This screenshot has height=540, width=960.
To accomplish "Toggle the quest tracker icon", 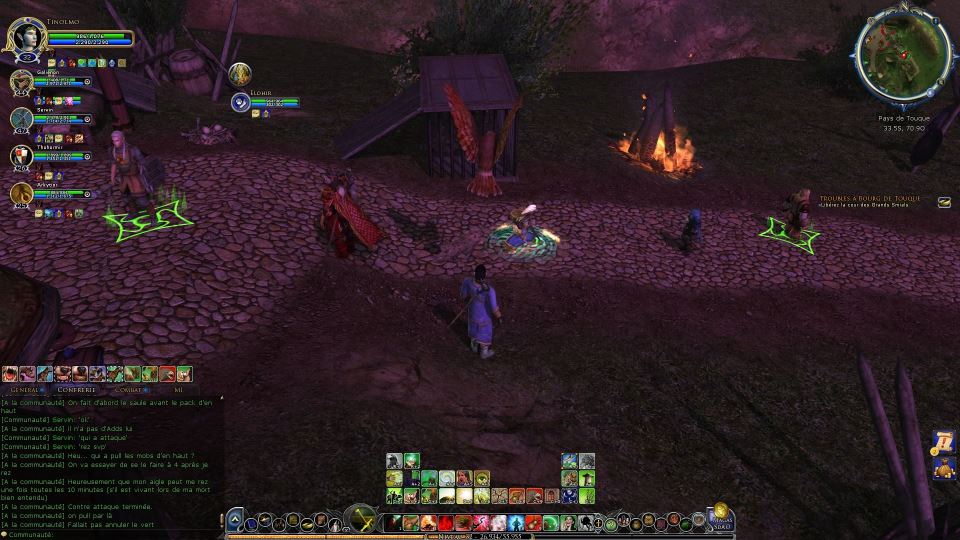I will (x=944, y=202).
